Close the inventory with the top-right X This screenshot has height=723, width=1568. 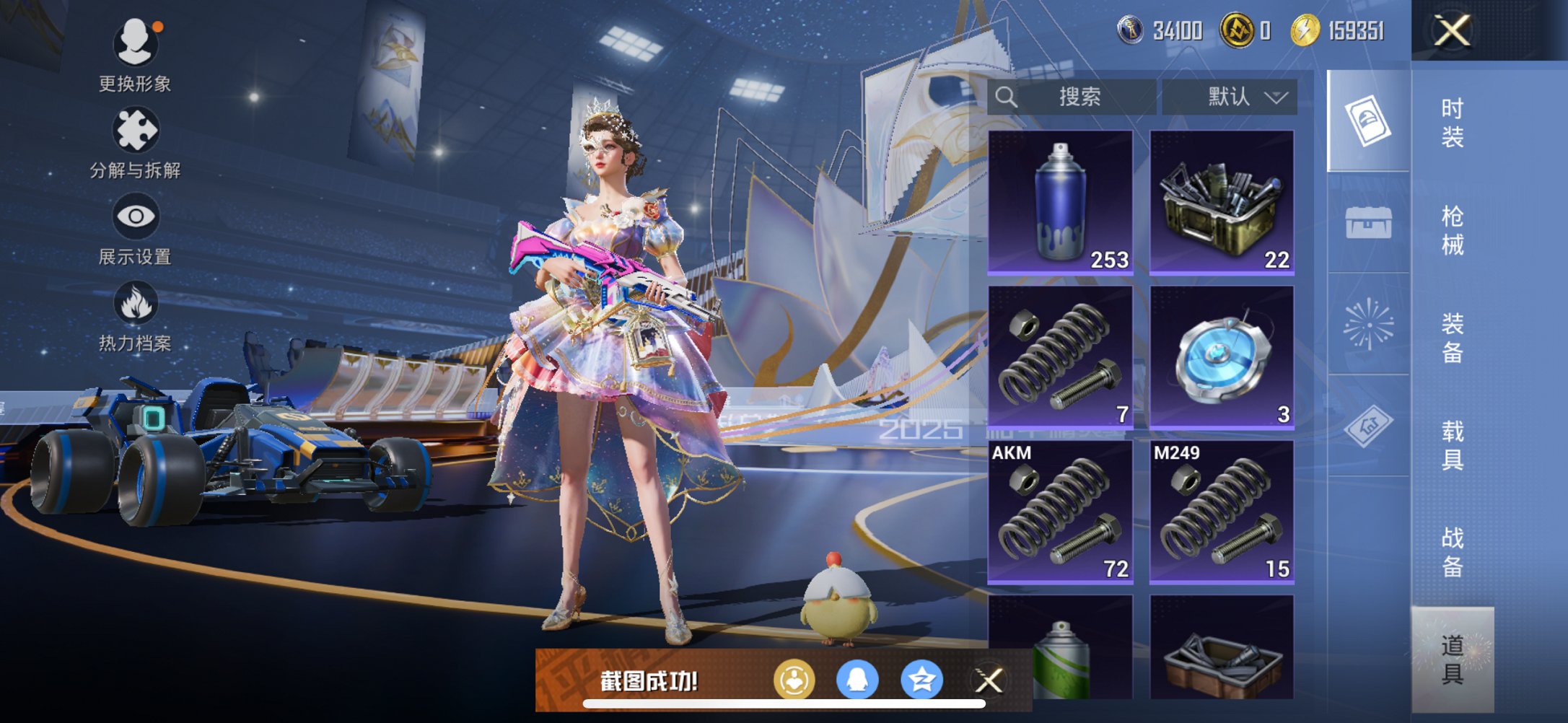tap(1452, 31)
